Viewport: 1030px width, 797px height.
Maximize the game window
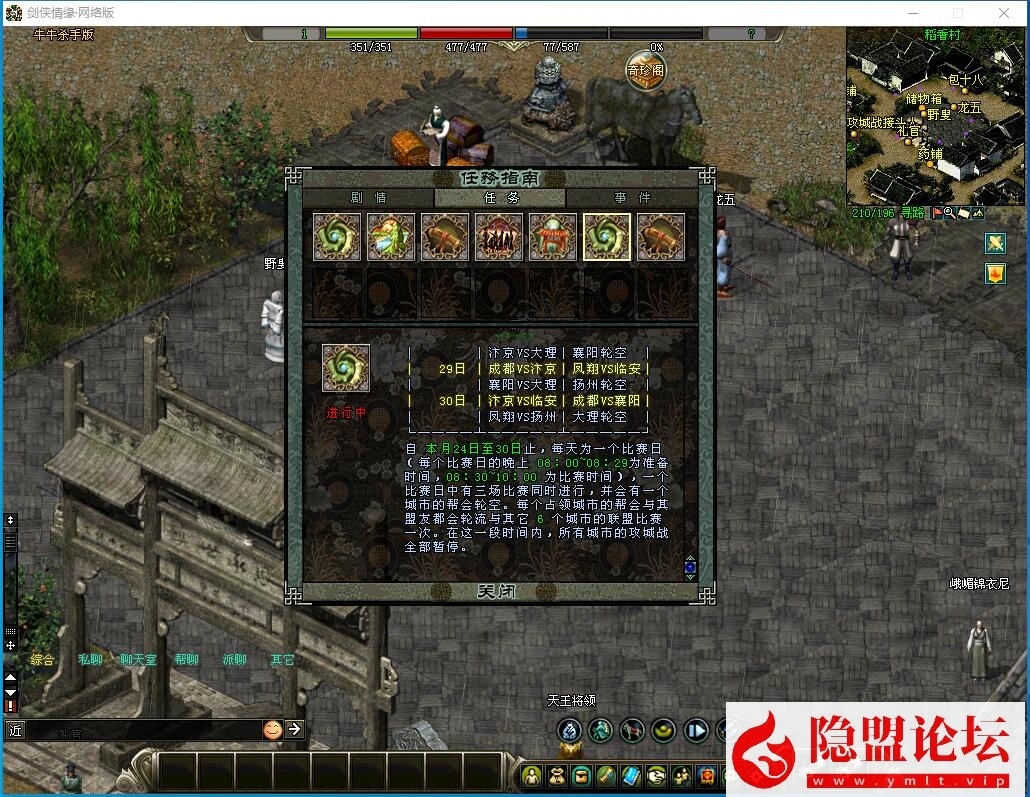click(x=958, y=13)
